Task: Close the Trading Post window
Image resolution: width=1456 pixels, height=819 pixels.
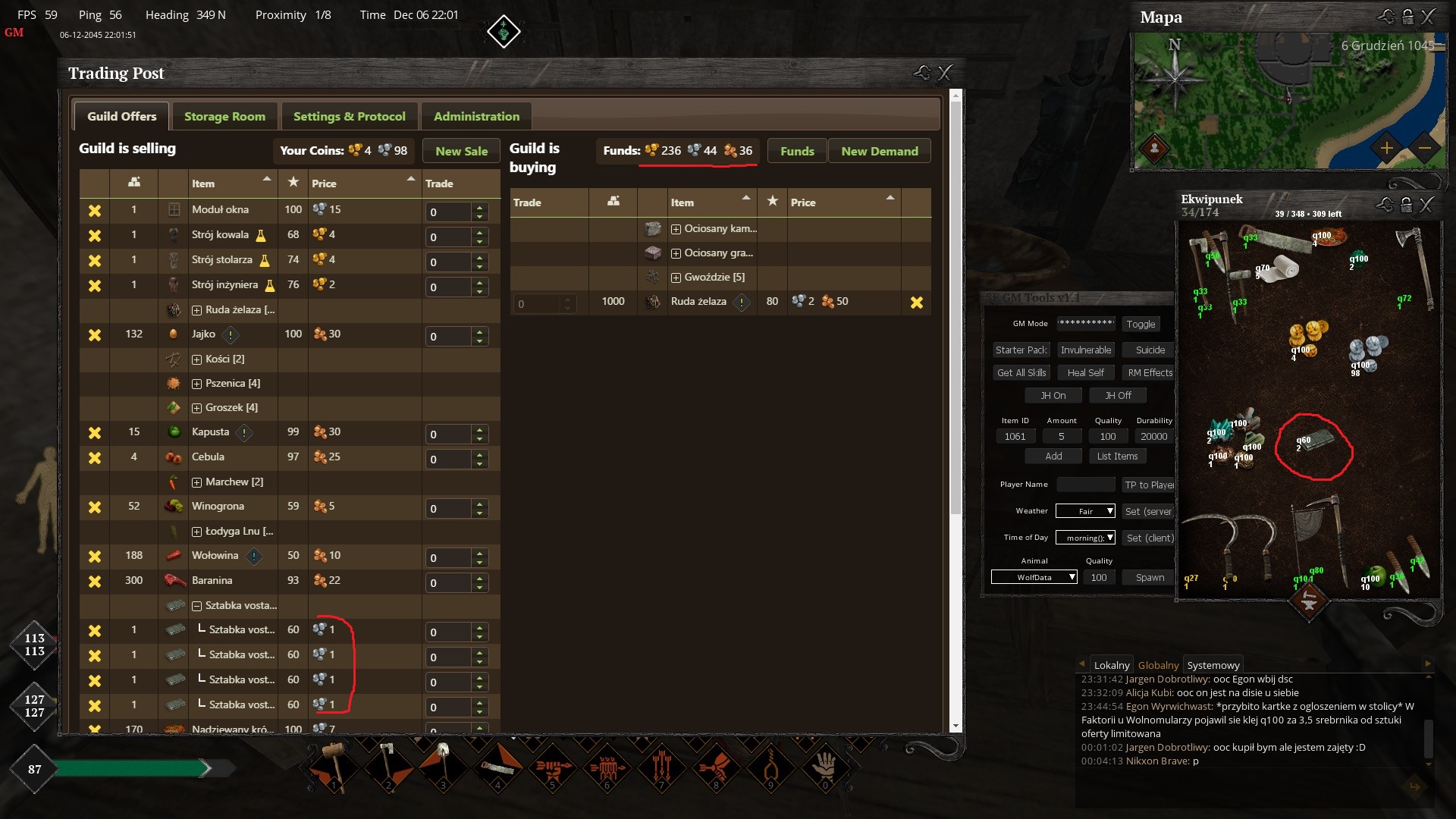Action: pyautogui.click(x=945, y=73)
